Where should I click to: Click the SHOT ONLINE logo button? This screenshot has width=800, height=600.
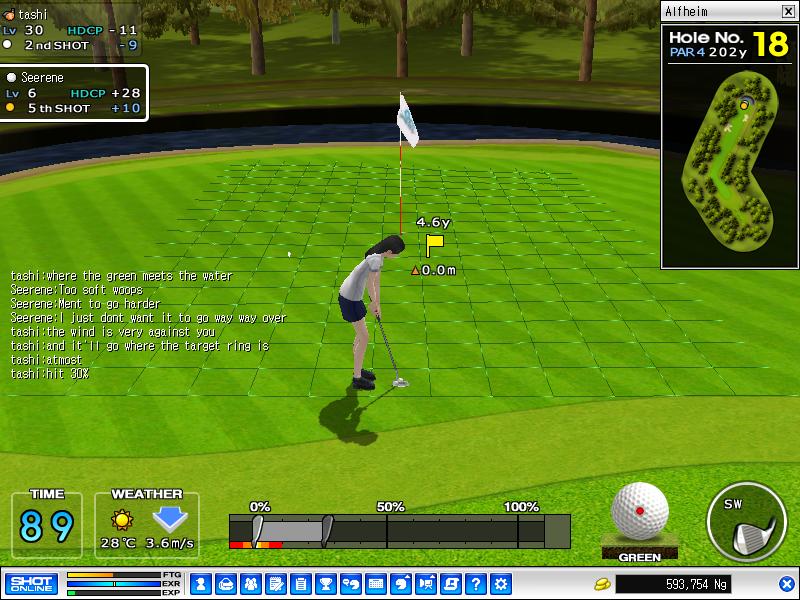point(30,583)
